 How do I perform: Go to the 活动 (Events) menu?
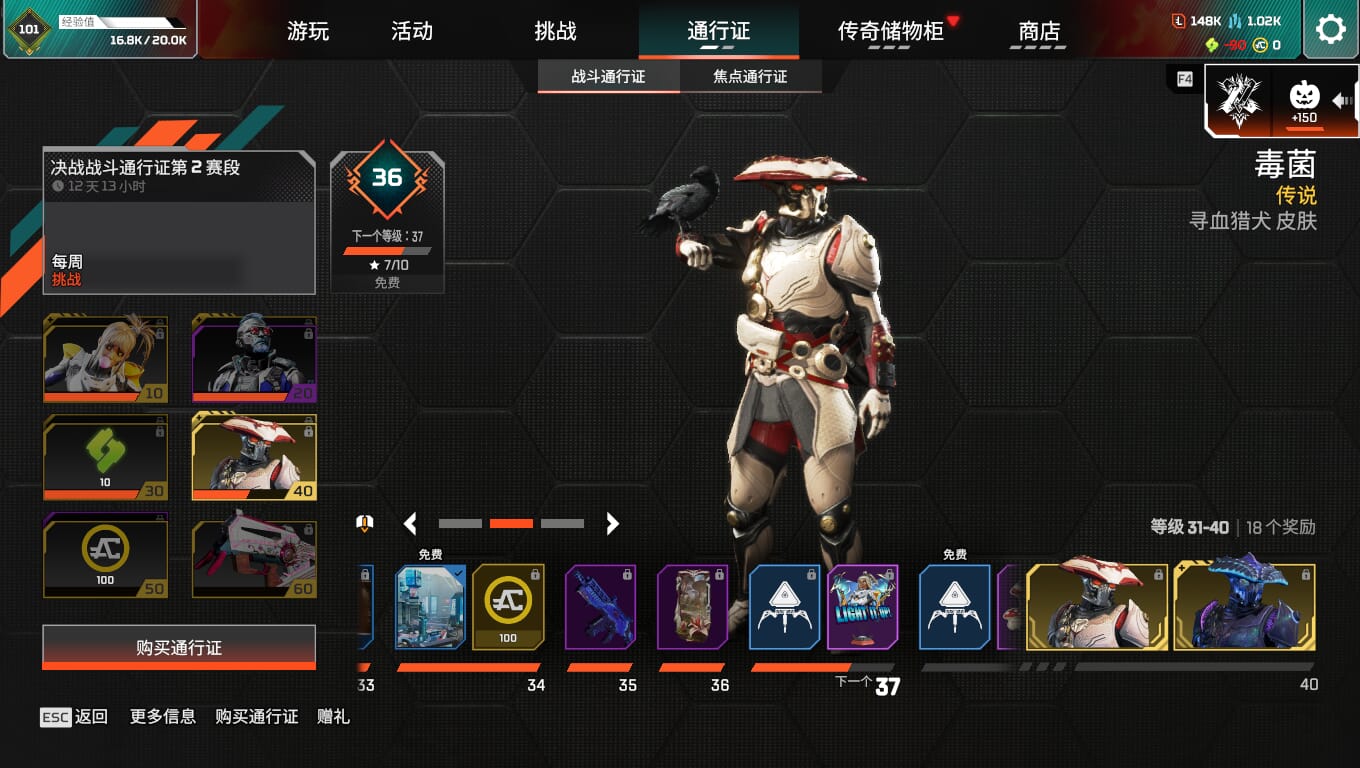point(412,31)
